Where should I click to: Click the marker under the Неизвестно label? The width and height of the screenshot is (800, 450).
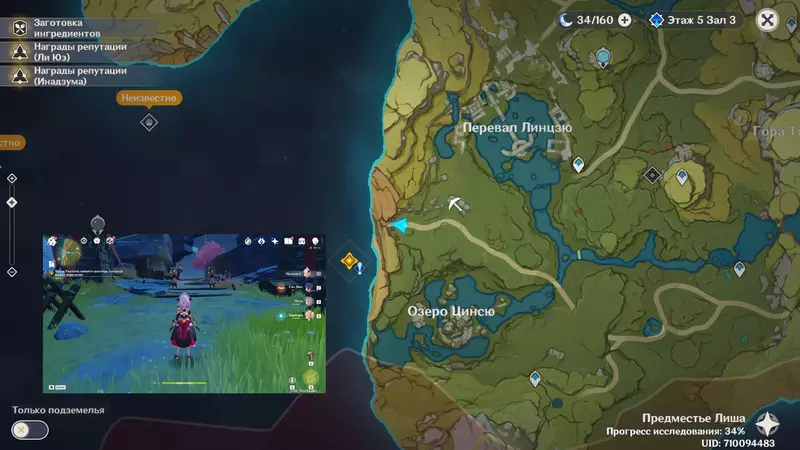click(149, 122)
